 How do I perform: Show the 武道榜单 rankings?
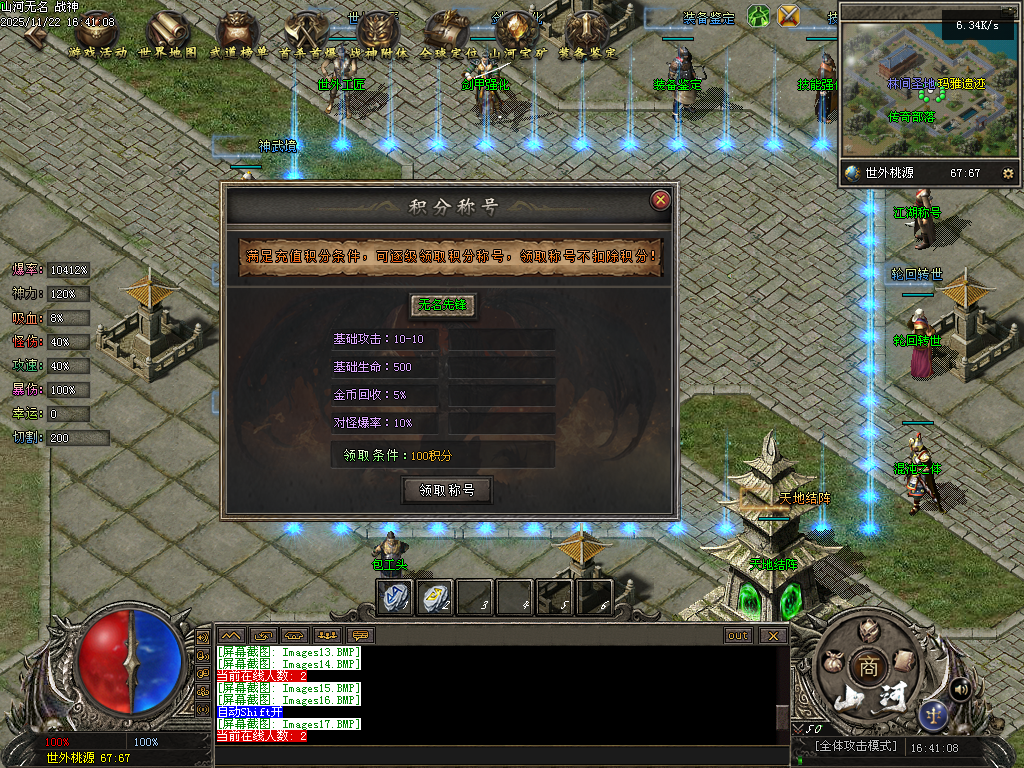[x=238, y=35]
